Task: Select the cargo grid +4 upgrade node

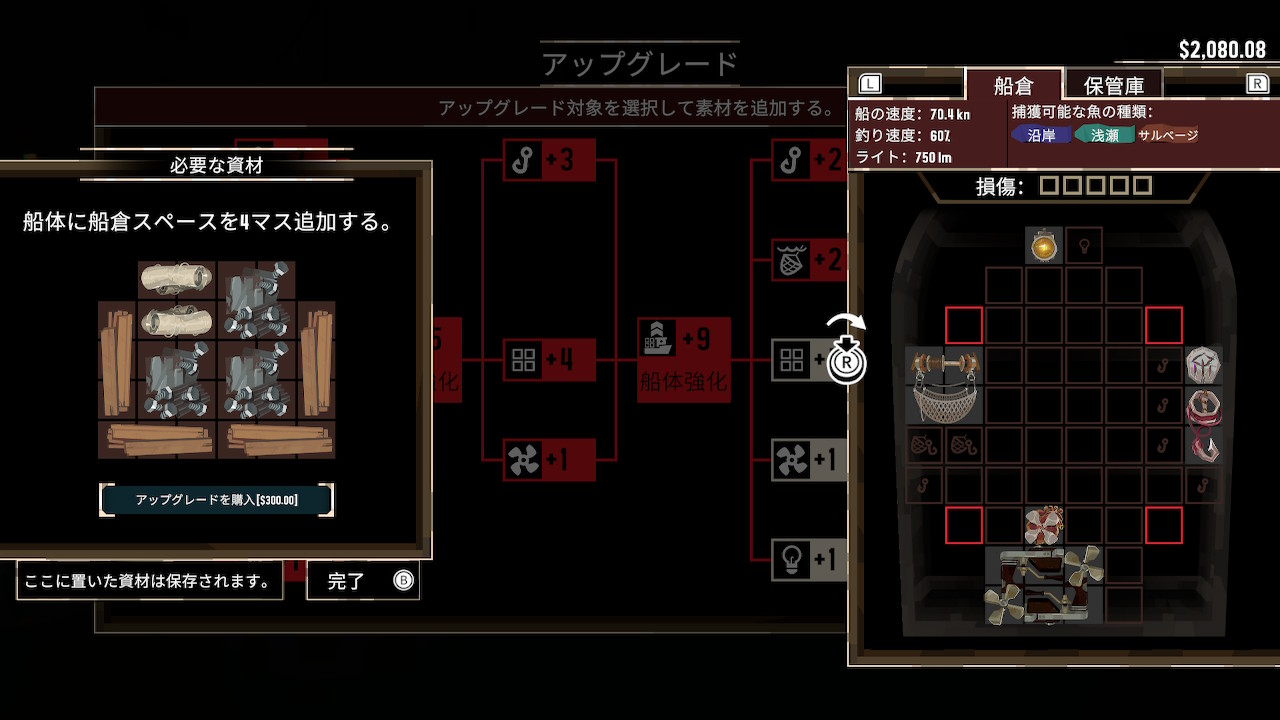Action: tap(549, 360)
